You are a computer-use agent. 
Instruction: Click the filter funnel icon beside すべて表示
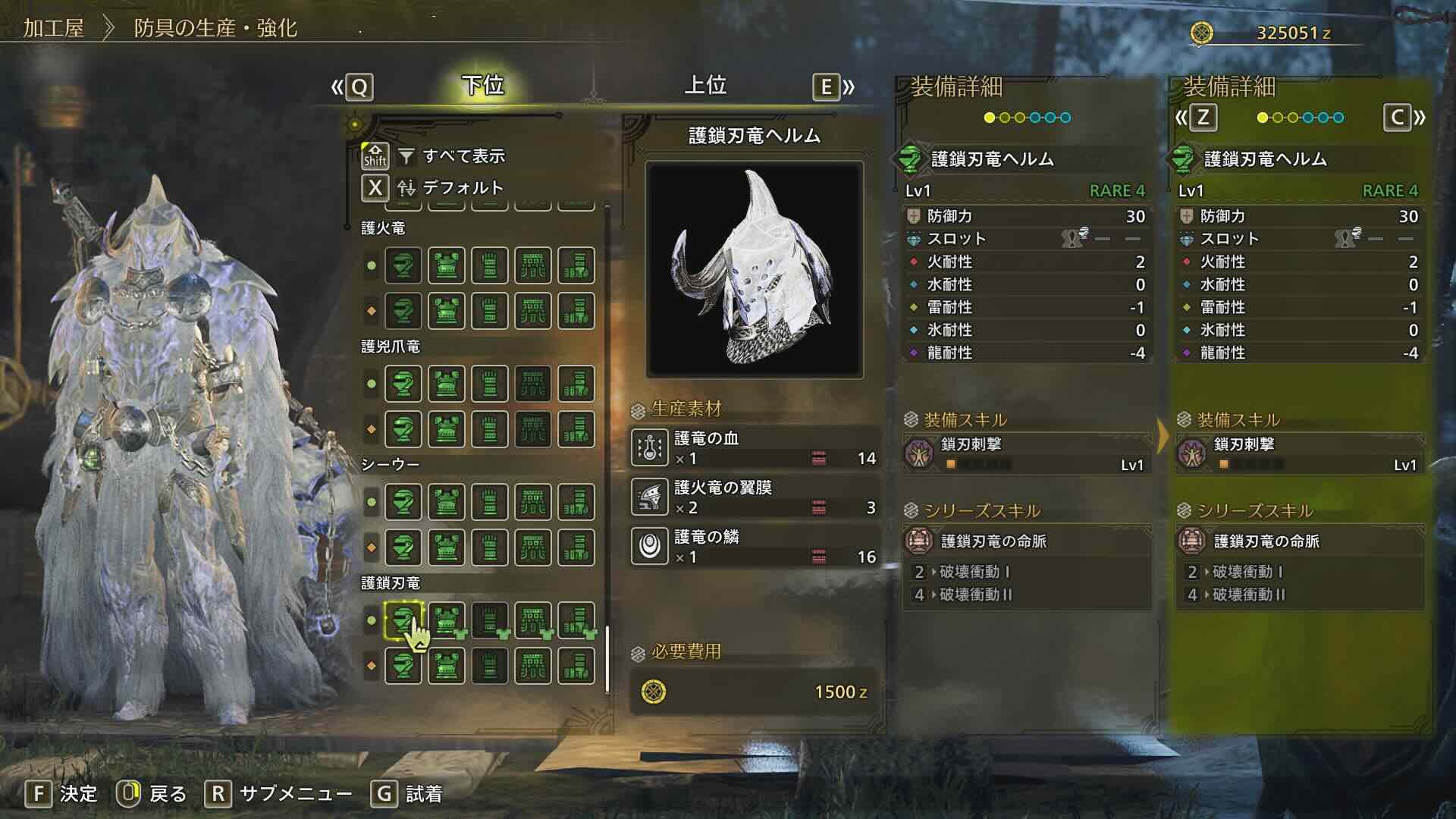[407, 156]
